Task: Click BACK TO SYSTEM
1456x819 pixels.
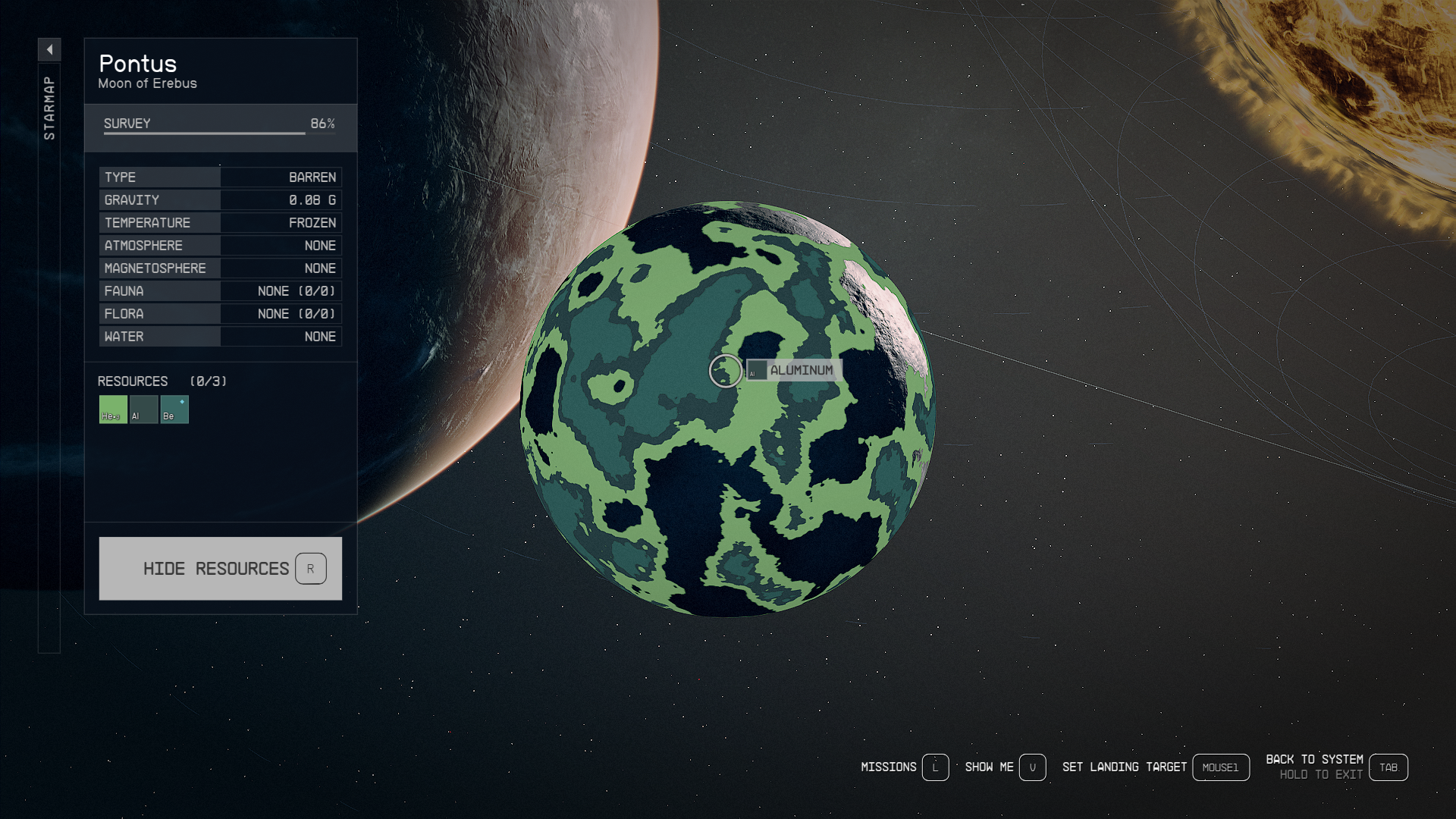Action: [x=1314, y=759]
